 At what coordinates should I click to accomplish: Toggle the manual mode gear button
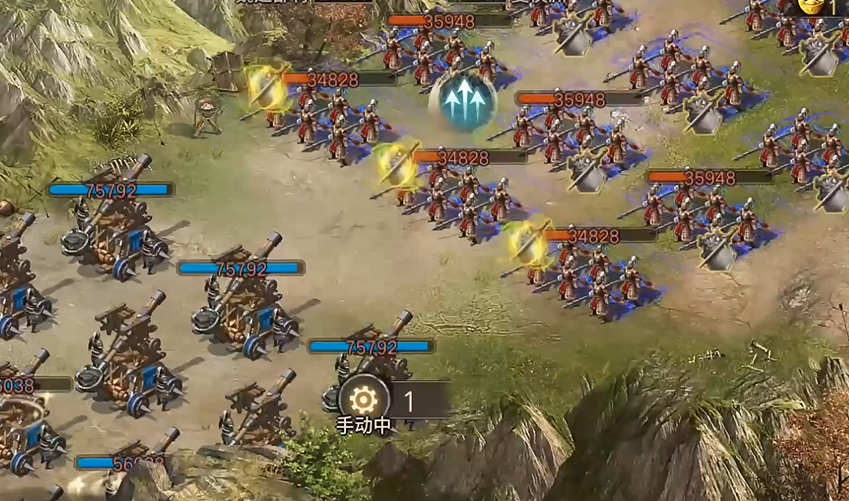coord(365,401)
